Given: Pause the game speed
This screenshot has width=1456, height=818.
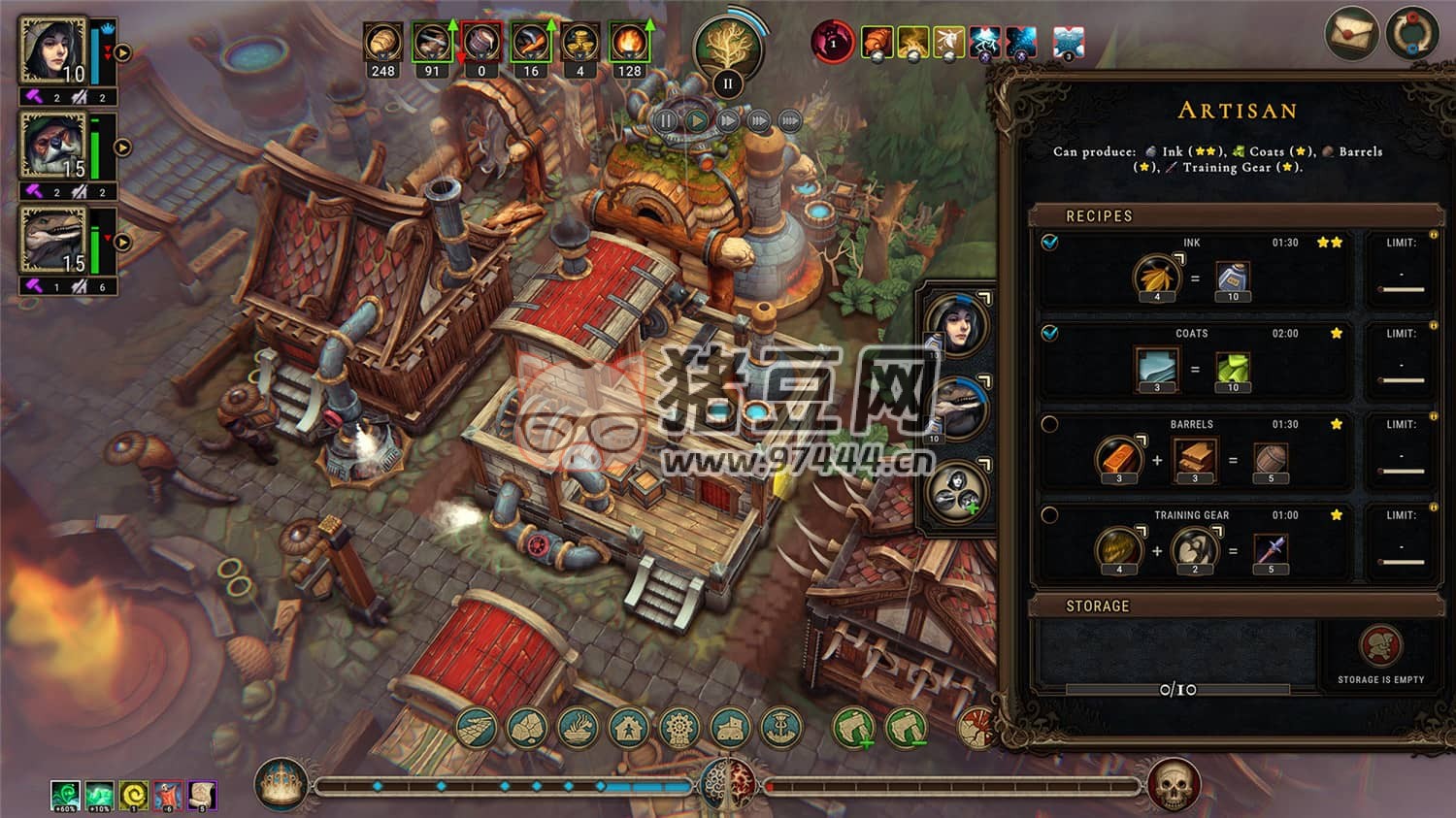Looking at the screenshot, I should click(666, 121).
